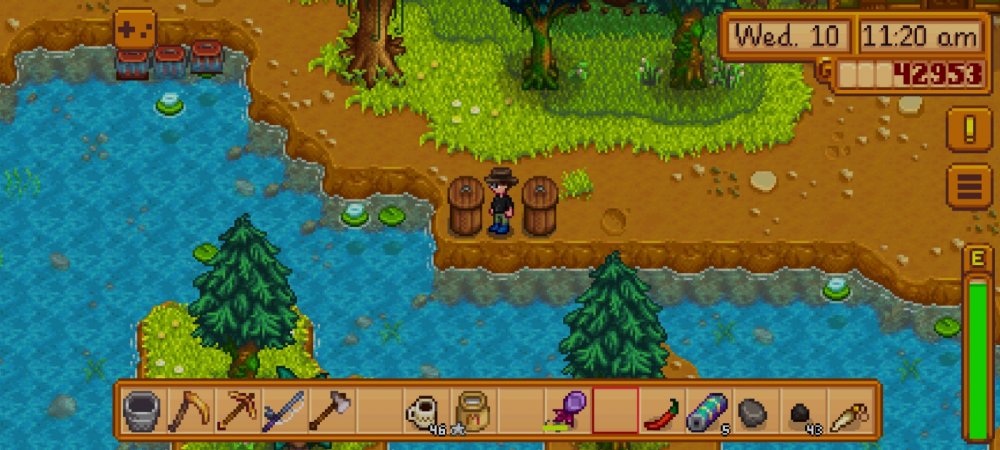The height and width of the screenshot is (450, 1000).
Task: Open the quest journal exclamation button
Action: click(969, 131)
